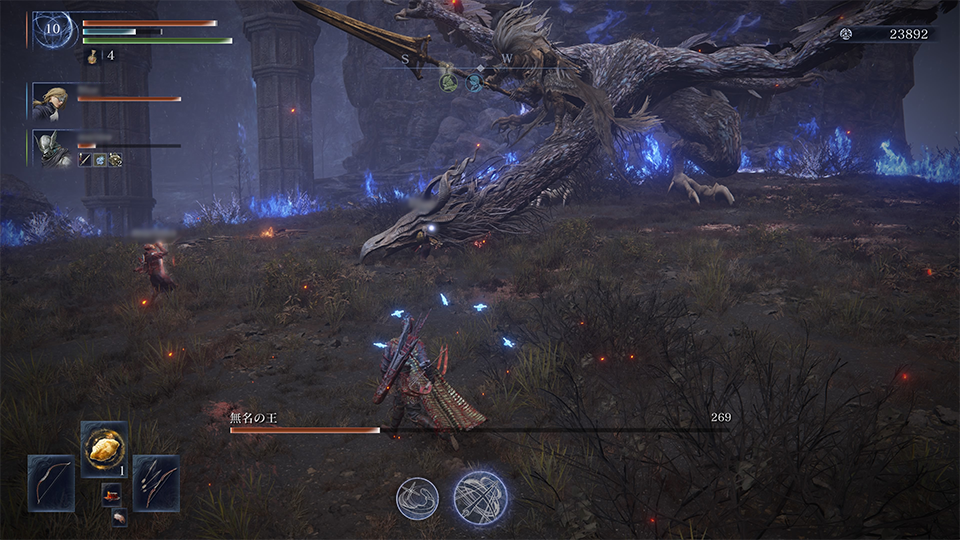The width and height of the screenshot is (960, 540).
Task: Select the small red item slot
Action: tap(111, 493)
